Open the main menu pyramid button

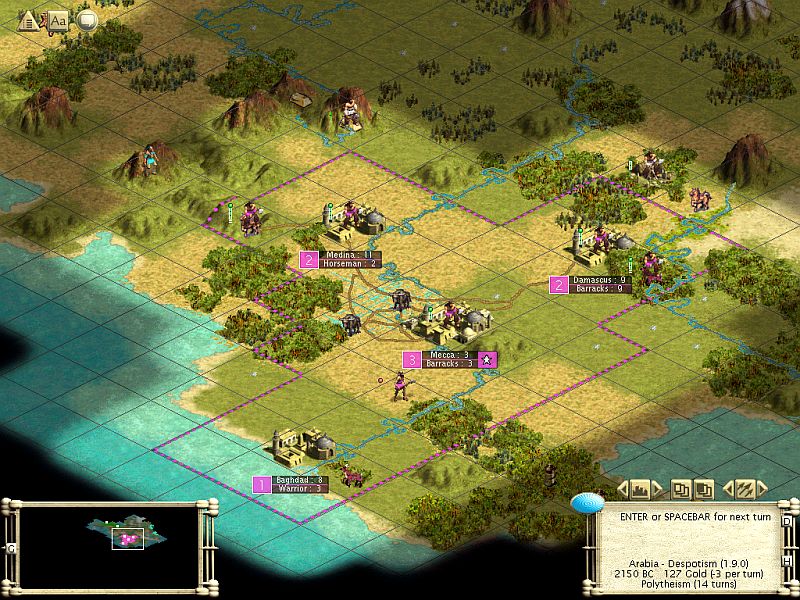pos(28,19)
